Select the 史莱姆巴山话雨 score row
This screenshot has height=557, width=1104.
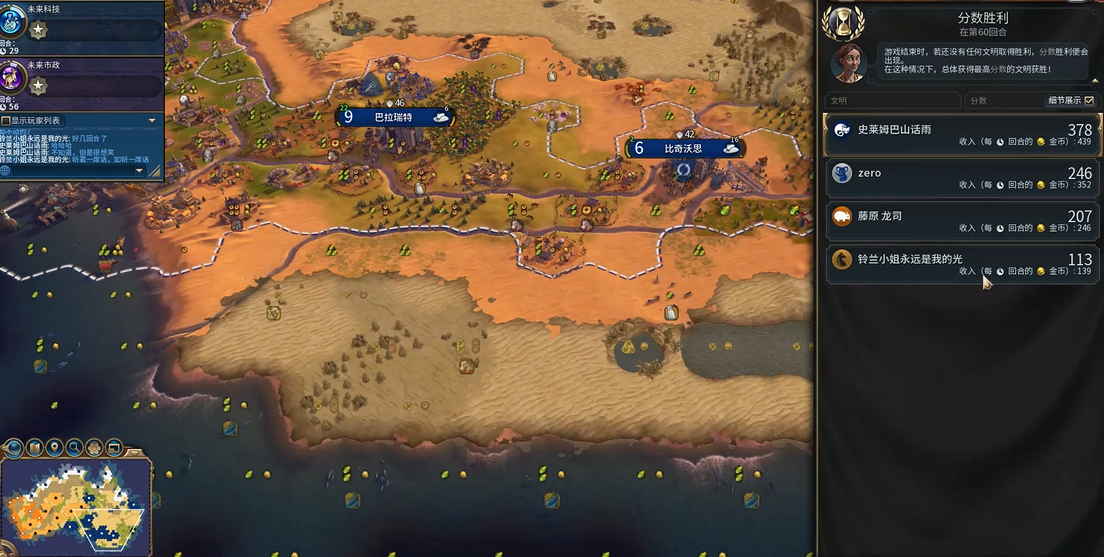coord(960,135)
